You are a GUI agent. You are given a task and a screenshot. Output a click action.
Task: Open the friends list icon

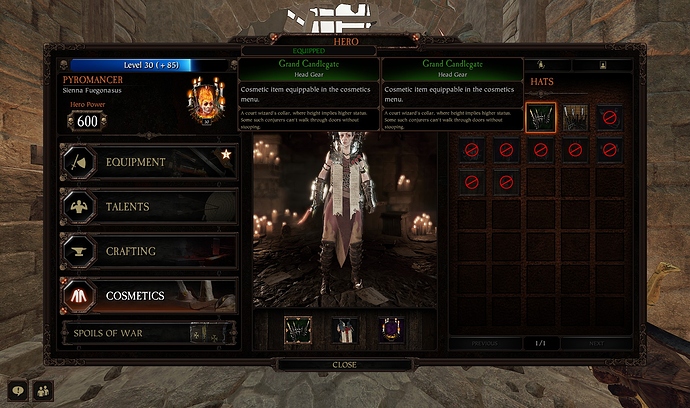tap(43, 390)
